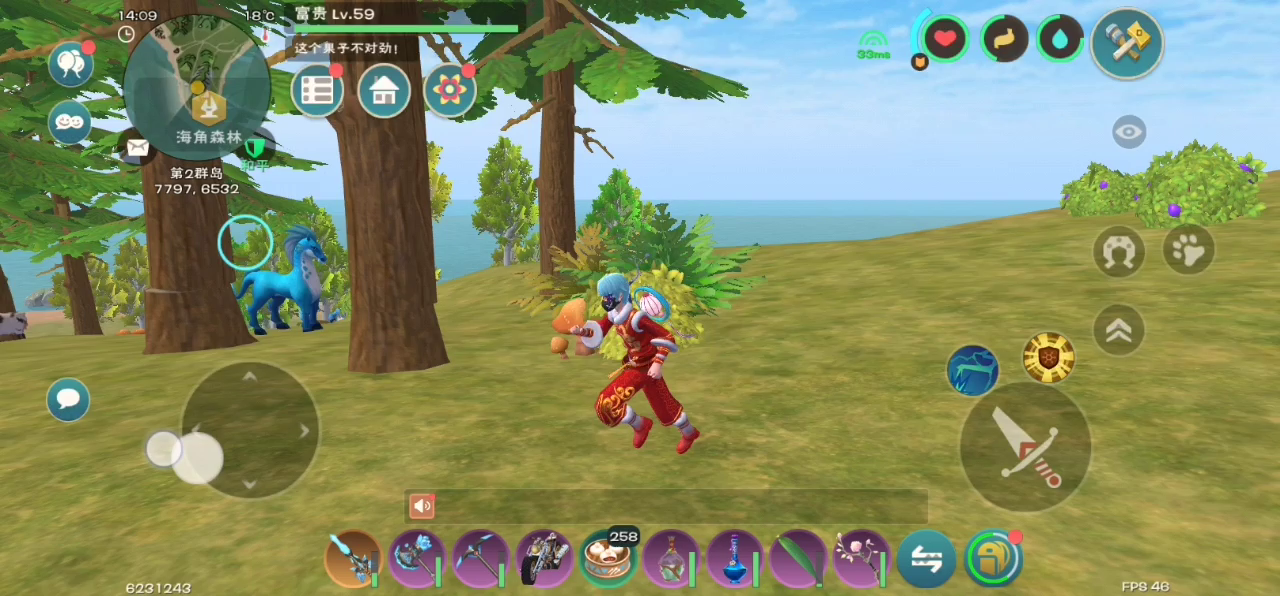Select the motorcycle hotbar slot
Viewport: 1280px width, 596px height.
pyautogui.click(x=544, y=558)
